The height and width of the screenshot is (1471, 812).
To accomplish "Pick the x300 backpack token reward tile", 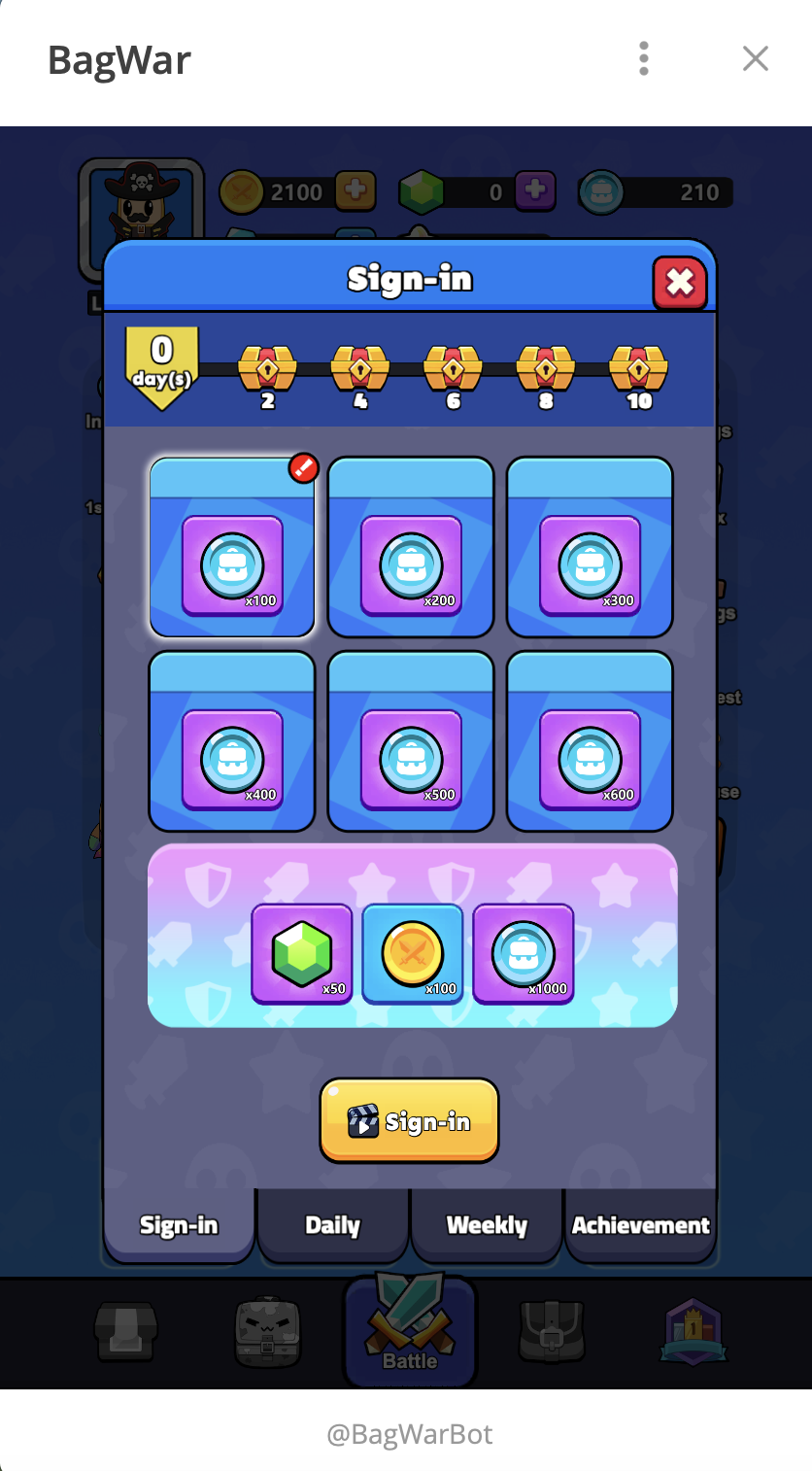I will tap(590, 547).
